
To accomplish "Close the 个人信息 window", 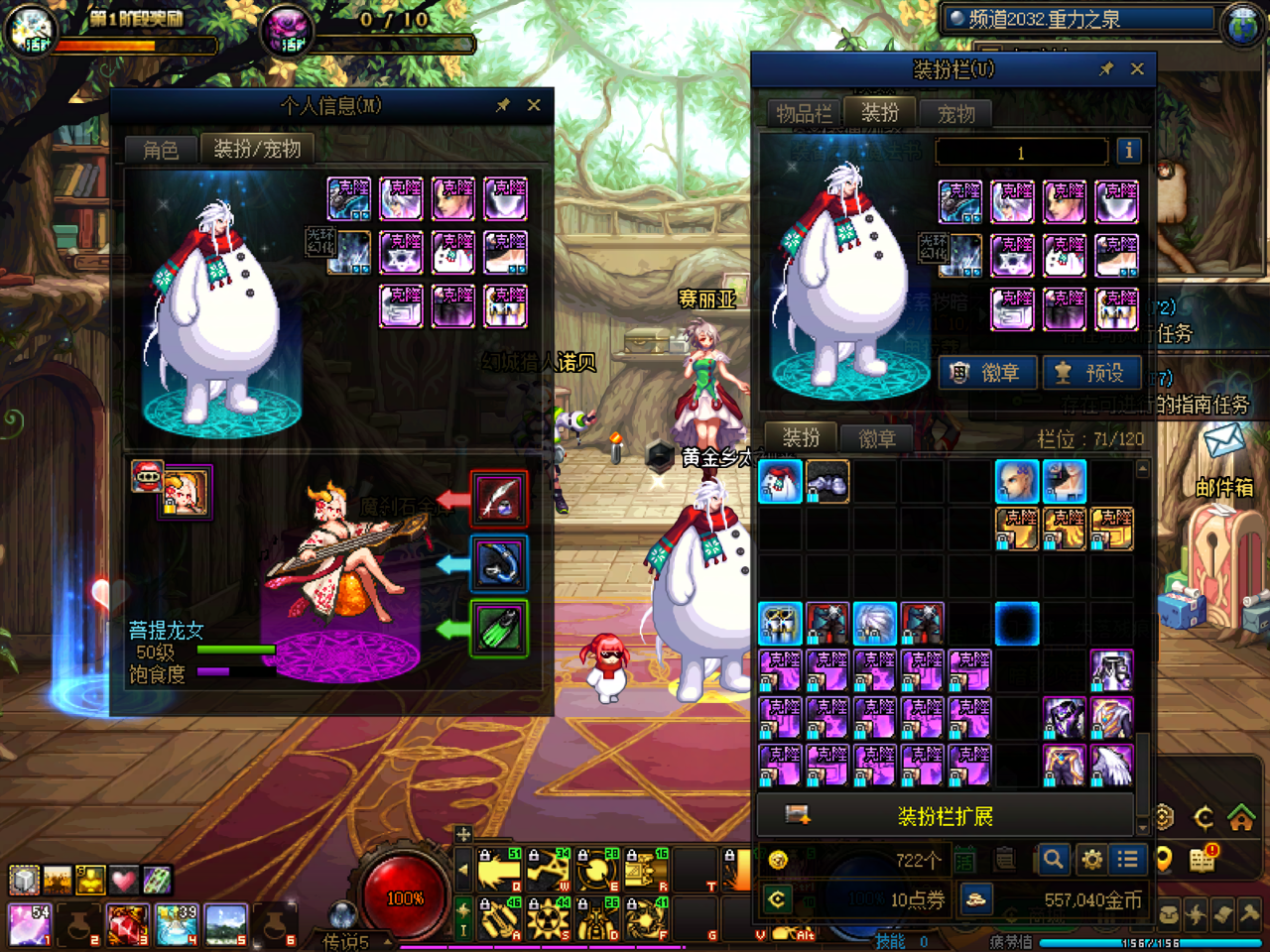I will pos(534,105).
